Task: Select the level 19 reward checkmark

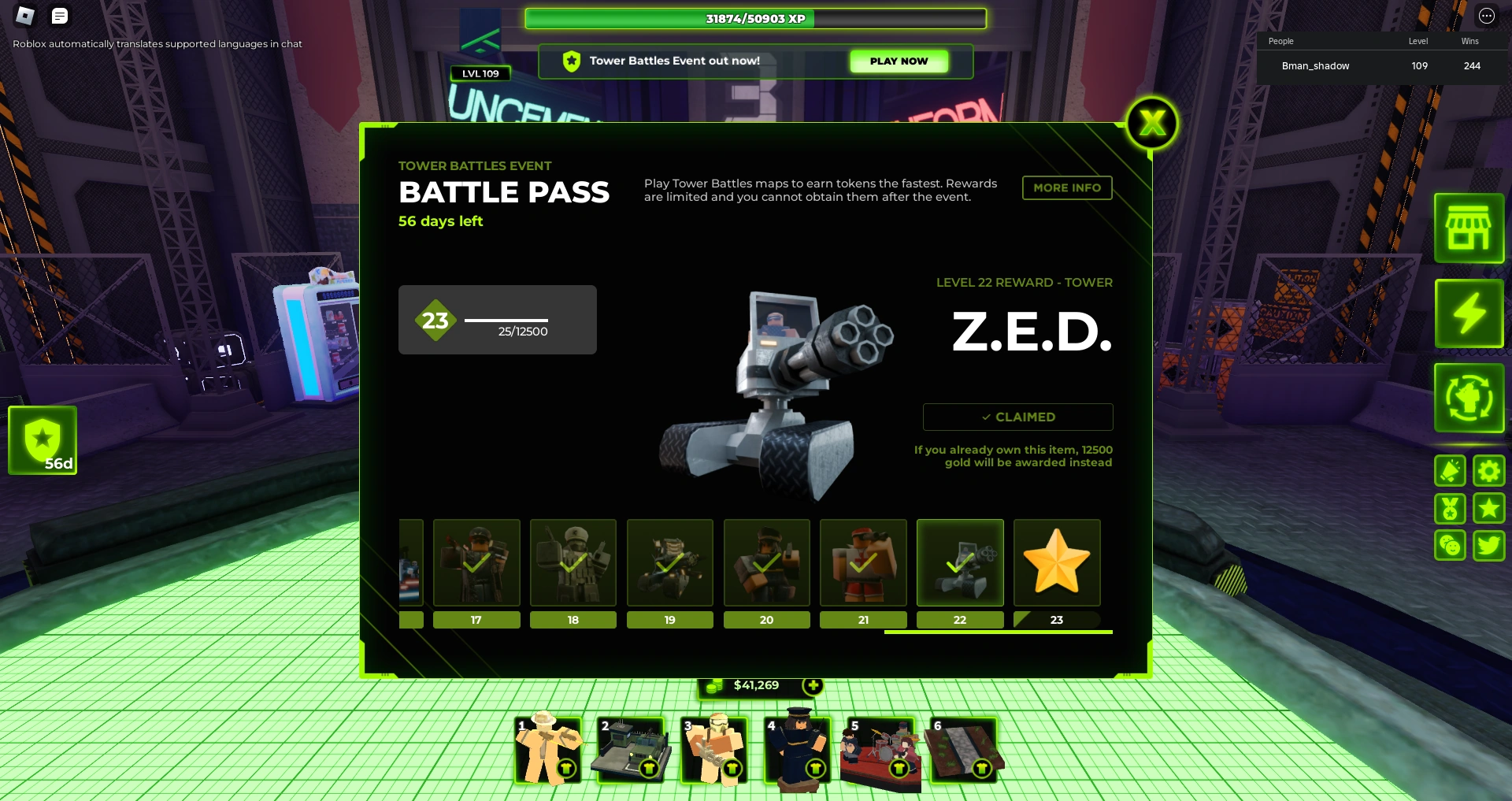Action: 669,562
